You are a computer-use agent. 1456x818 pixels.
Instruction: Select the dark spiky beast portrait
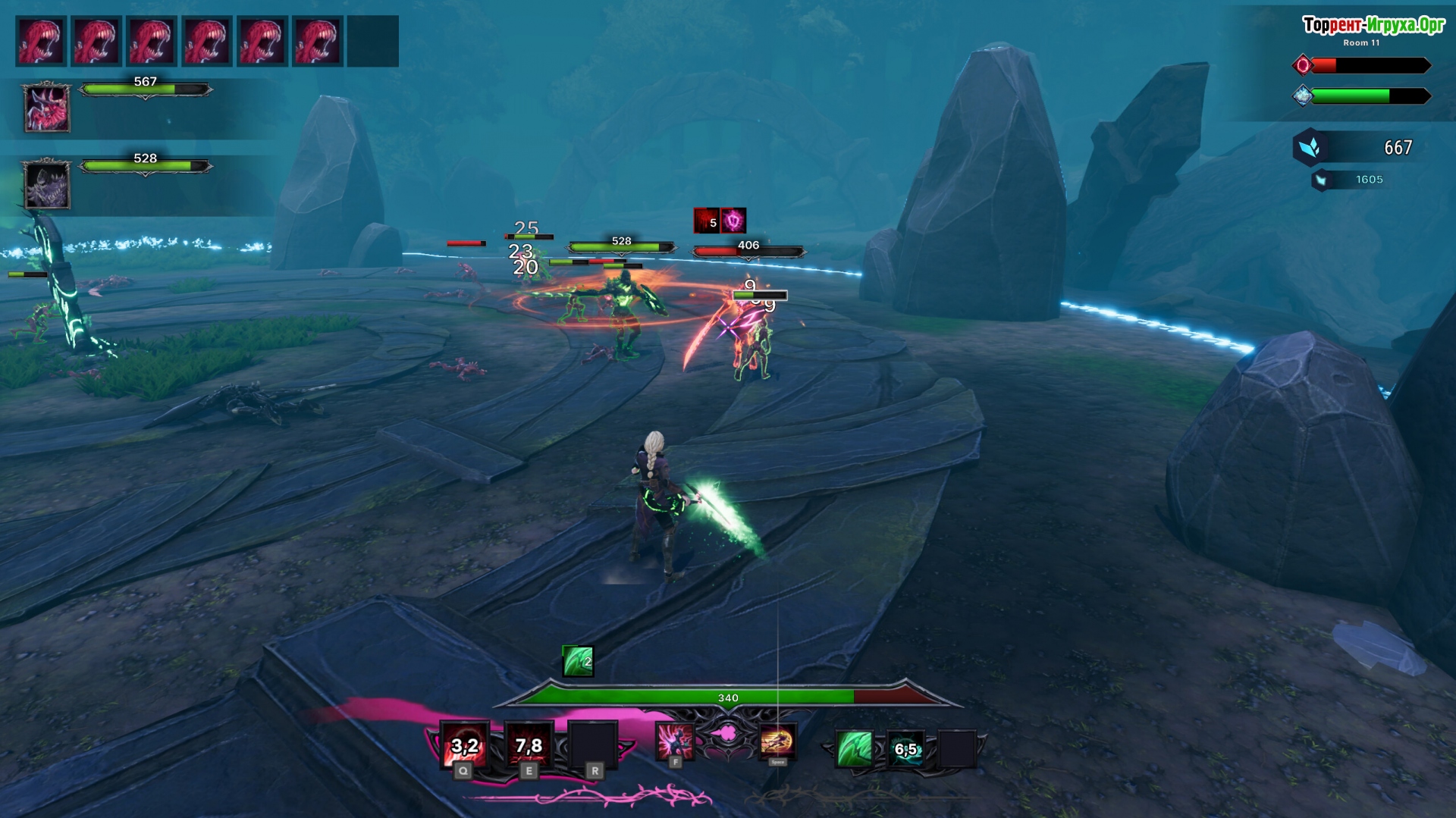[47, 184]
